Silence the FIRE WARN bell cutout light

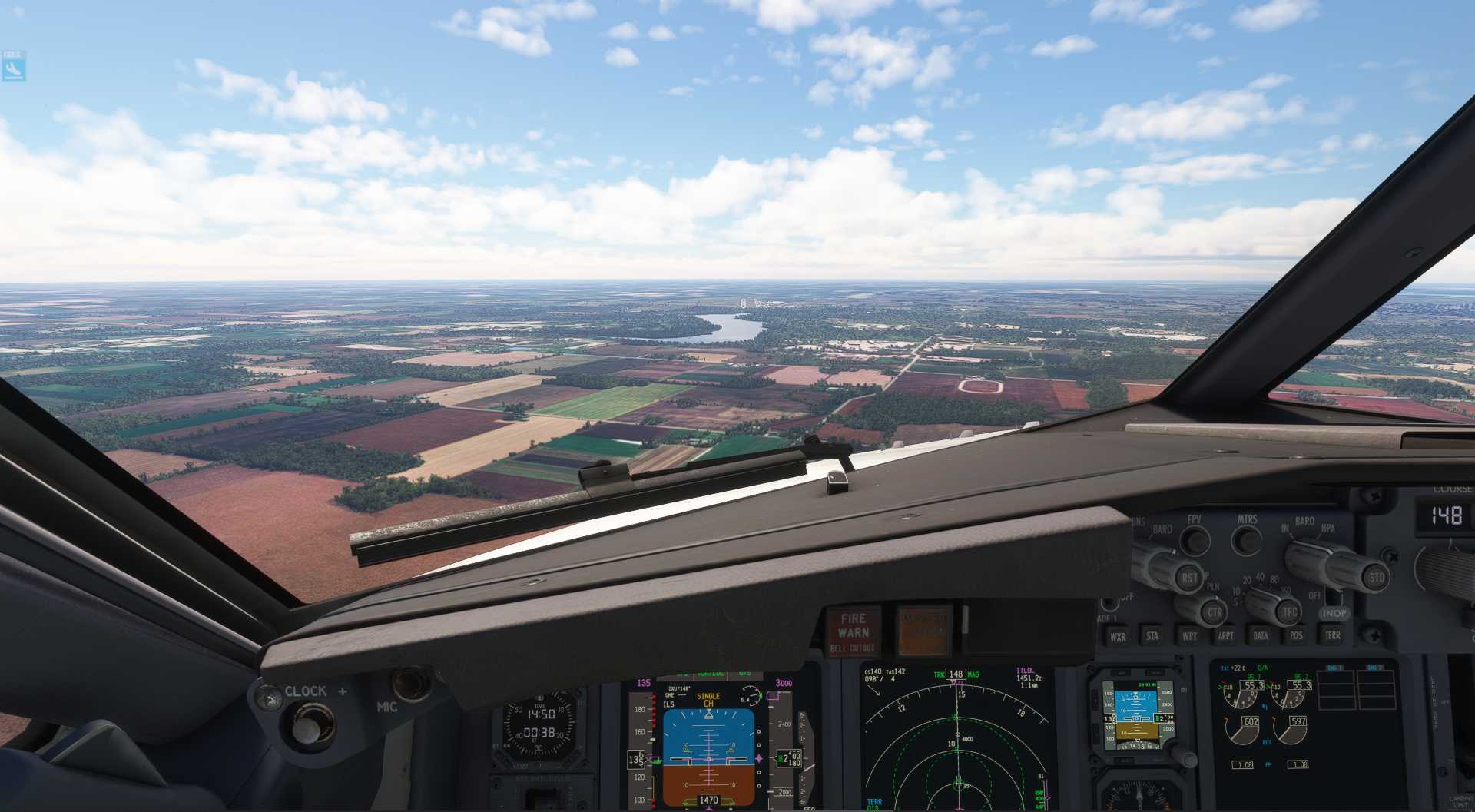pos(853,631)
